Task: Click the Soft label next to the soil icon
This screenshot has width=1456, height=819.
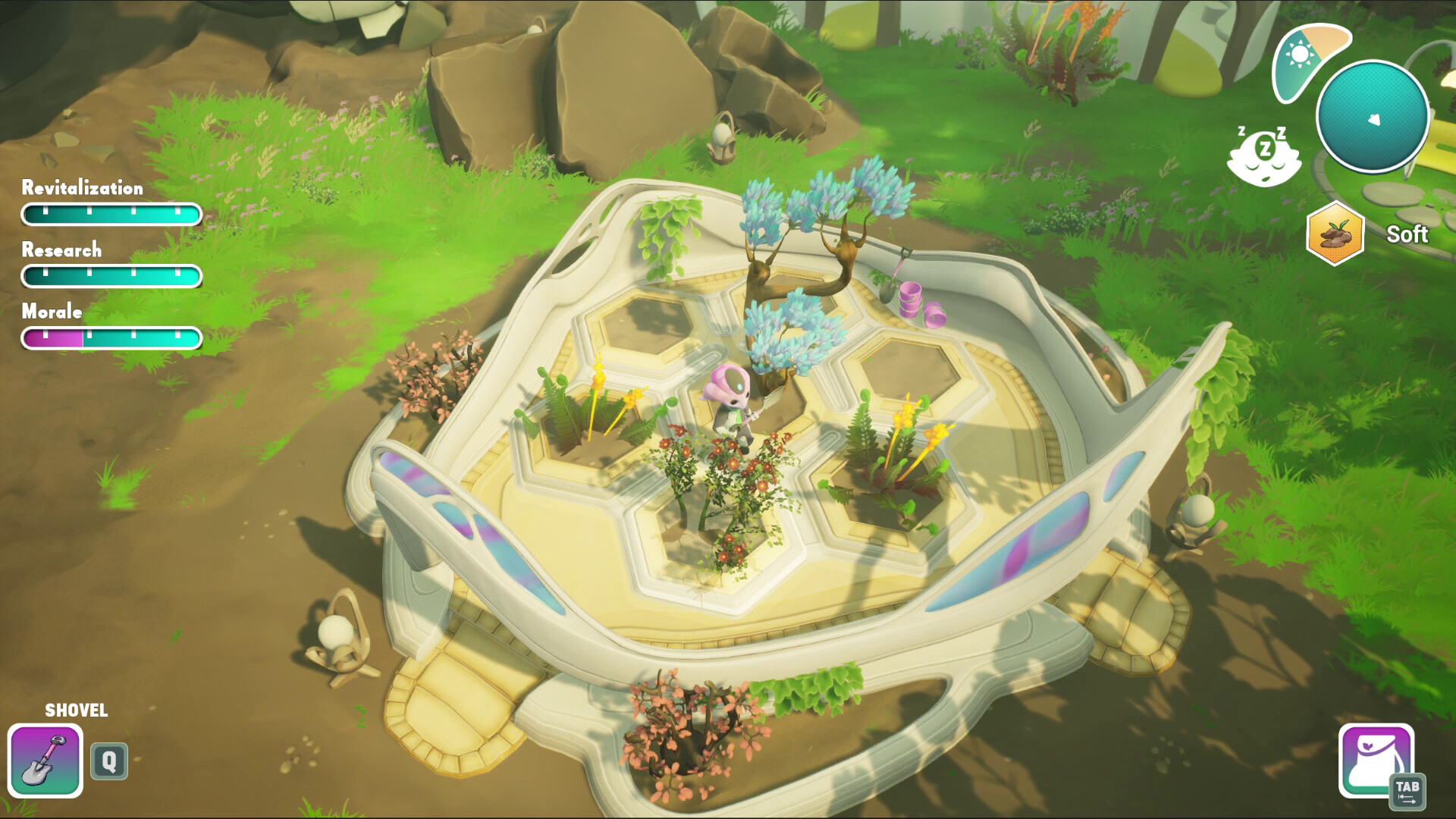Action: pyautogui.click(x=1408, y=234)
